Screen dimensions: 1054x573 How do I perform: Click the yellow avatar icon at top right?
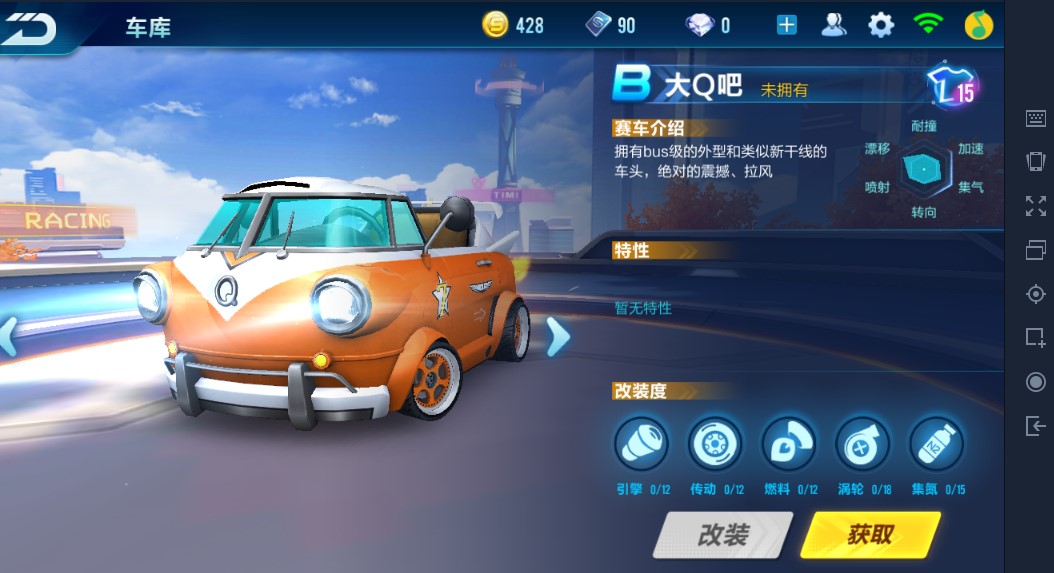(x=979, y=25)
